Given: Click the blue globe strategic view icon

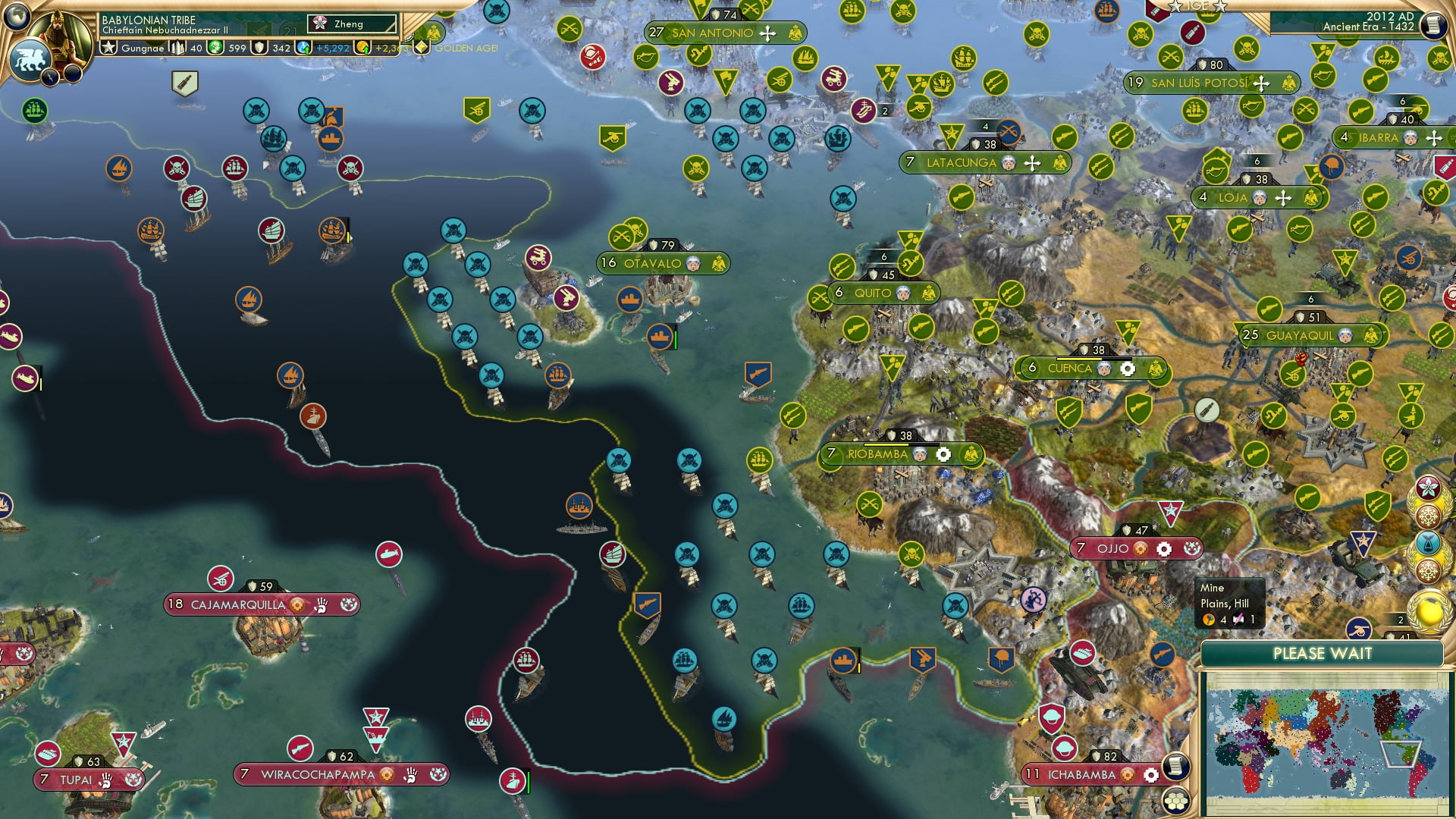Looking at the screenshot, I should [17, 17].
